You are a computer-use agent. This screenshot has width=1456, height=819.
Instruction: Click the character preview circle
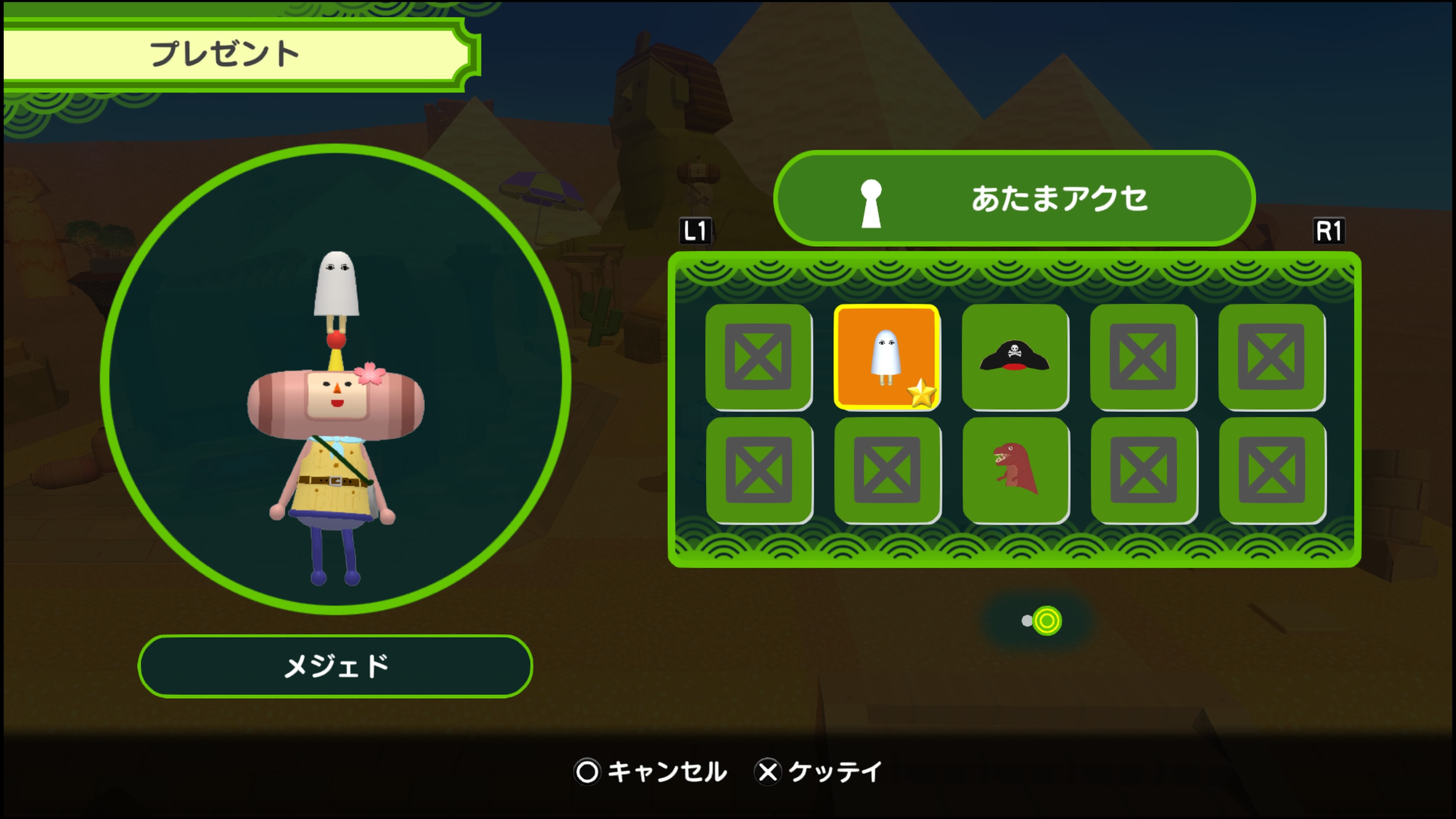point(335,379)
